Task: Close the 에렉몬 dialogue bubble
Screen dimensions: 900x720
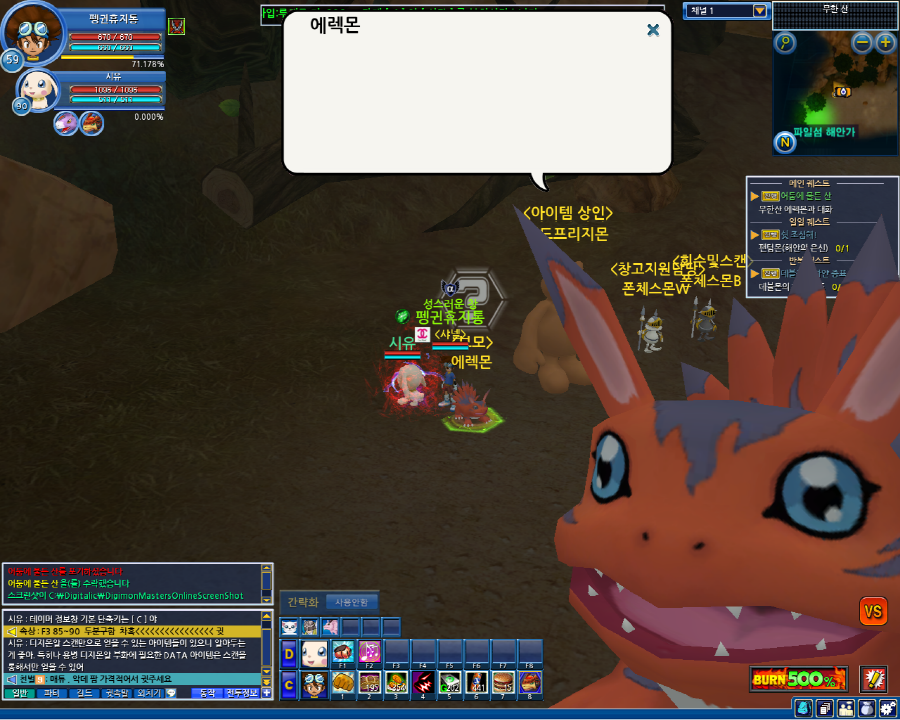Action: (653, 30)
